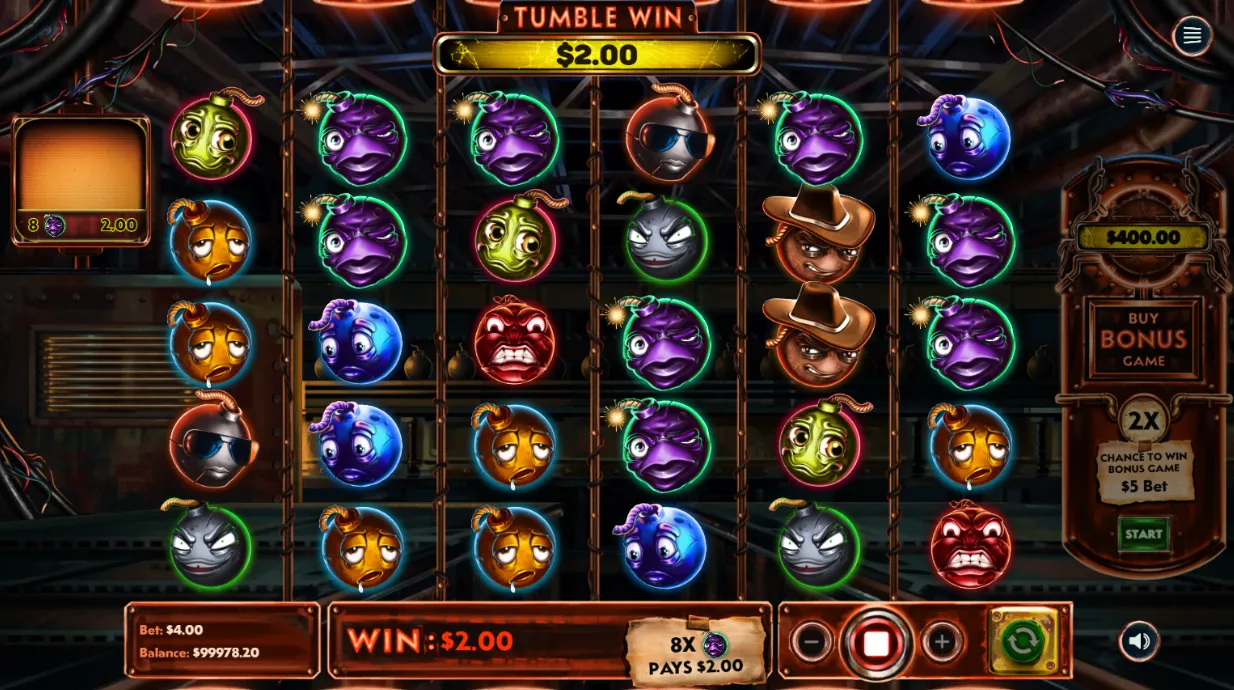Mute the sound with the speaker icon
Screen dimensions: 1234x690
click(1140, 641)
